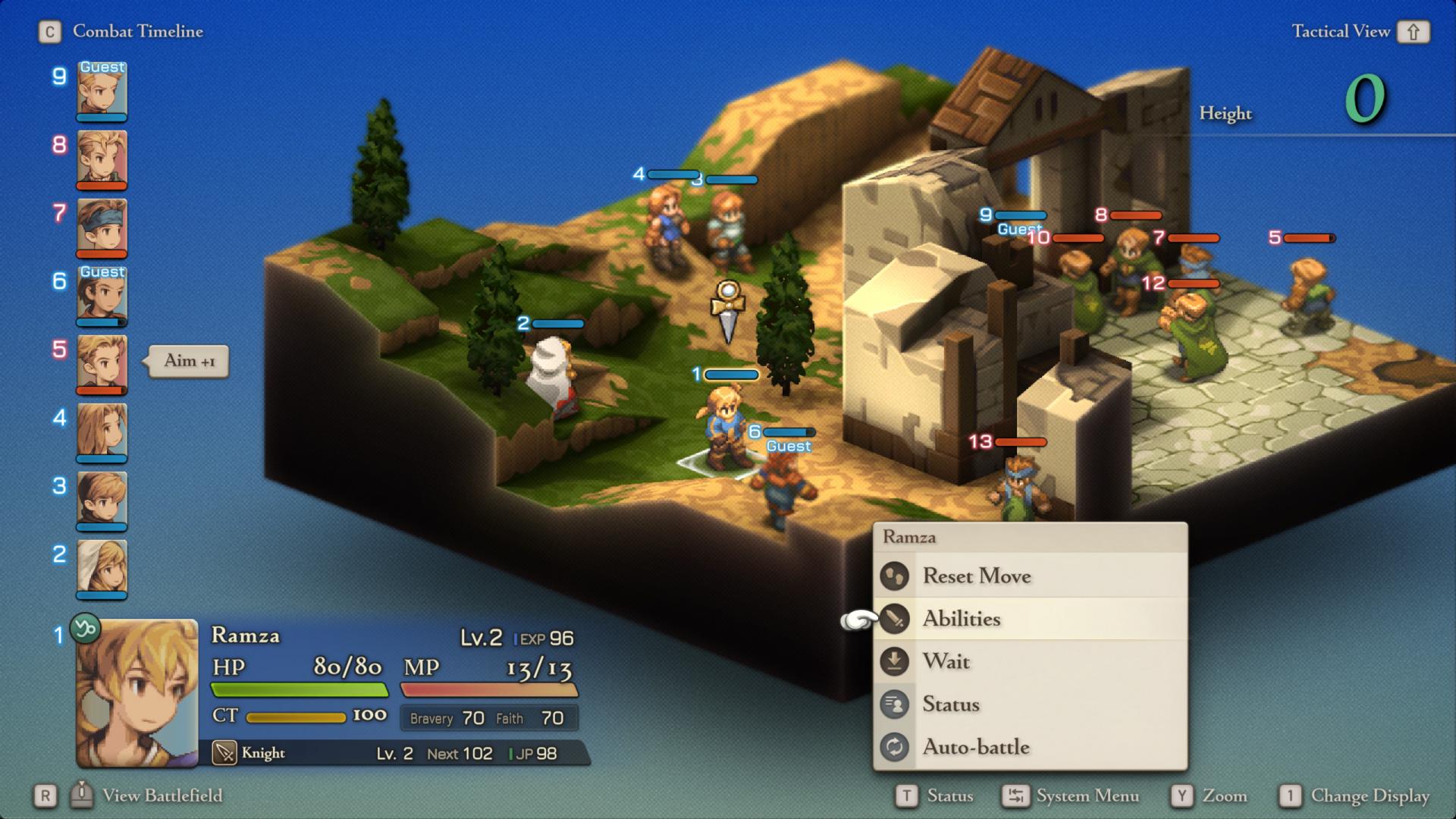Select turn 5 portrait with Aim +1

102,364
